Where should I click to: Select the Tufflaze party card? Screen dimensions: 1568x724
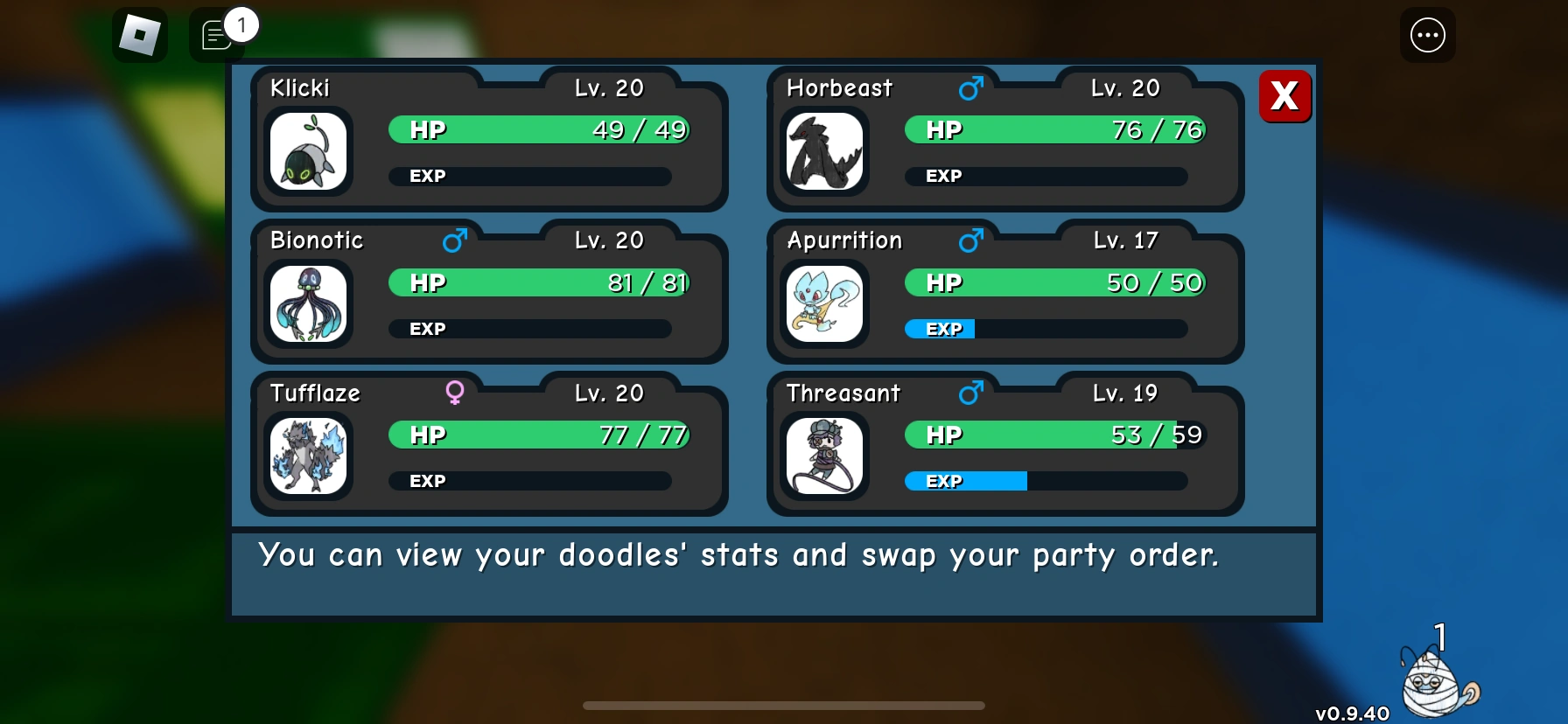pos(488,446)
